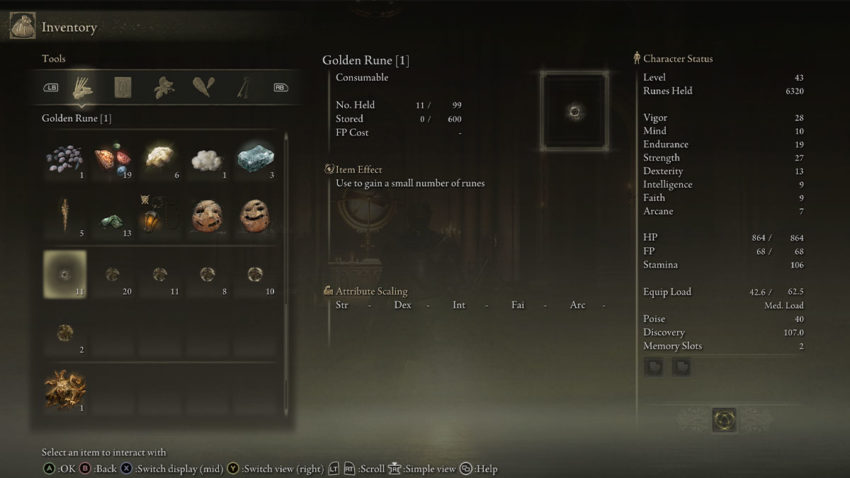
Task: Pick the white cotton item slot
Action: click(207, 159)
